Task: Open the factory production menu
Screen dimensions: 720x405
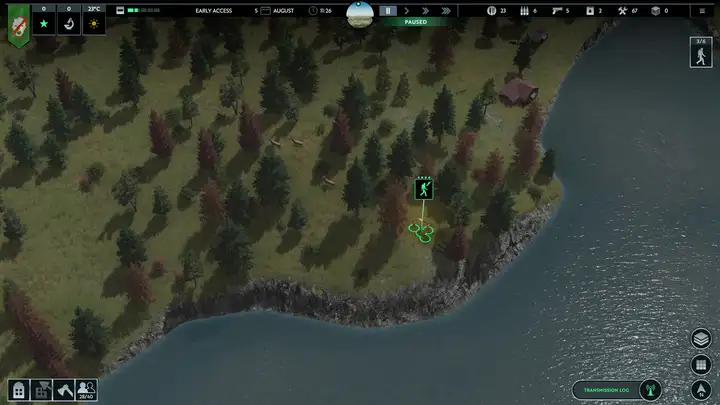Action: point(41,390)
